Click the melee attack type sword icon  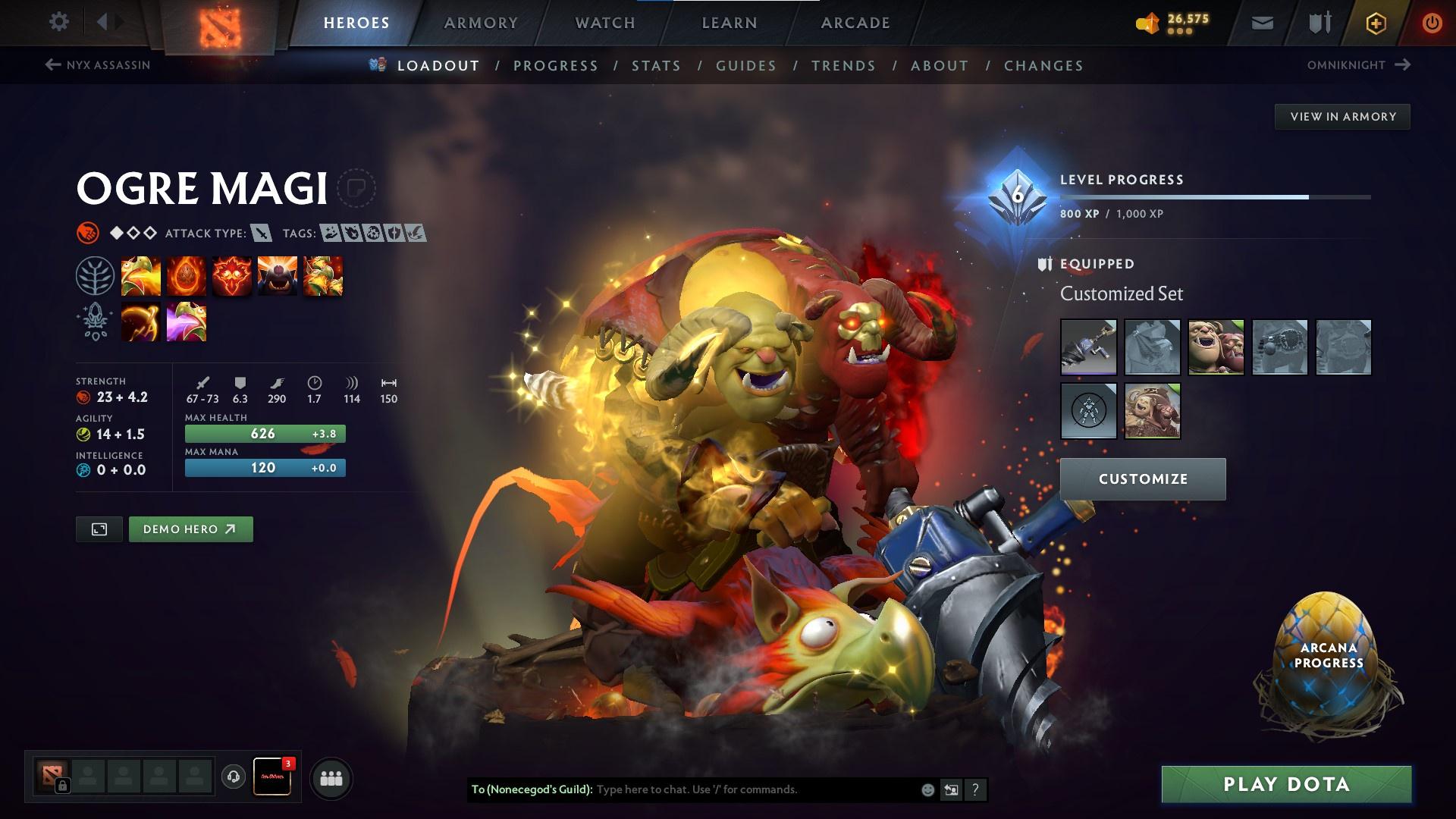coord(261,234)
